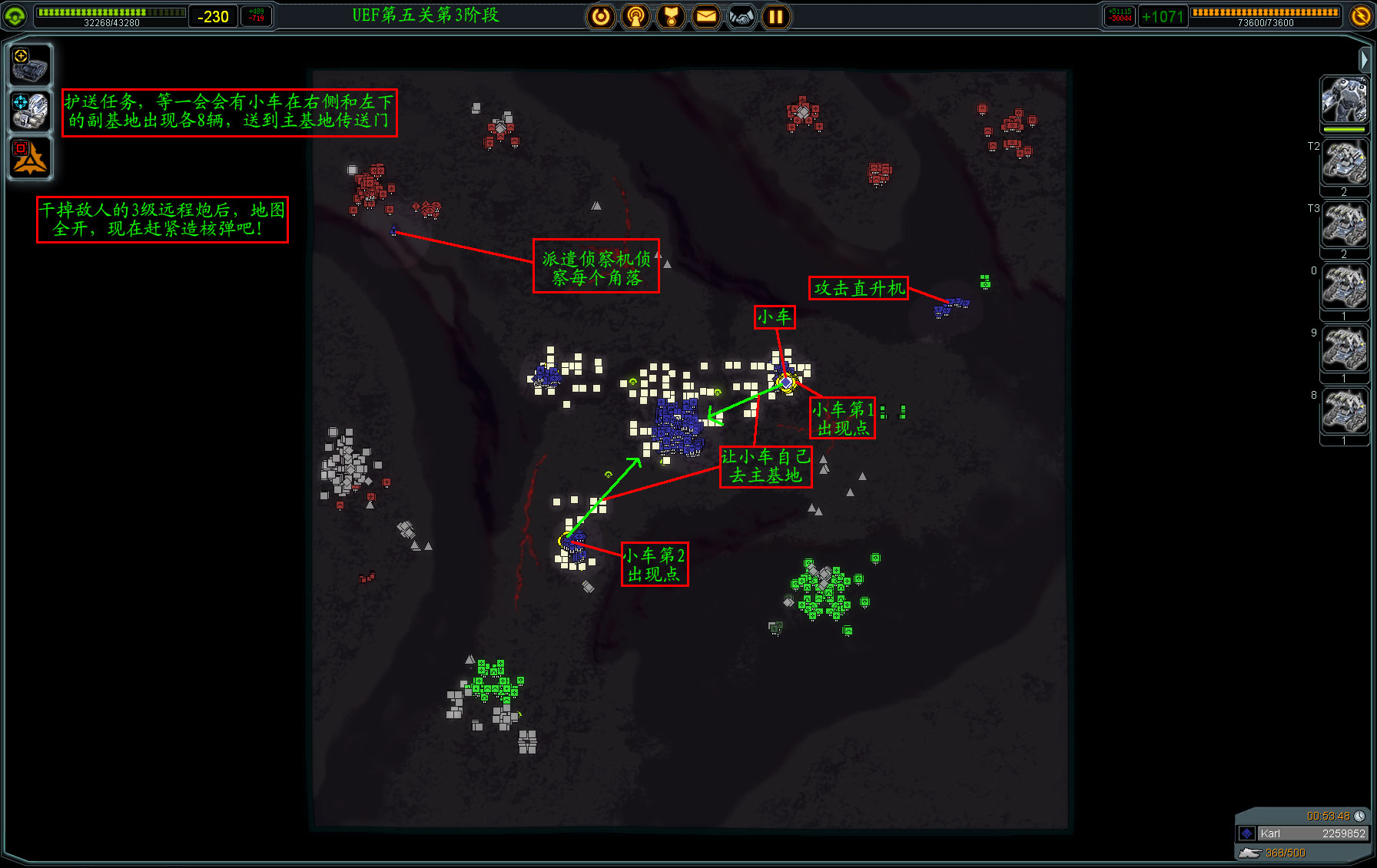Open the chat envelope button

(x=706, y=16)
